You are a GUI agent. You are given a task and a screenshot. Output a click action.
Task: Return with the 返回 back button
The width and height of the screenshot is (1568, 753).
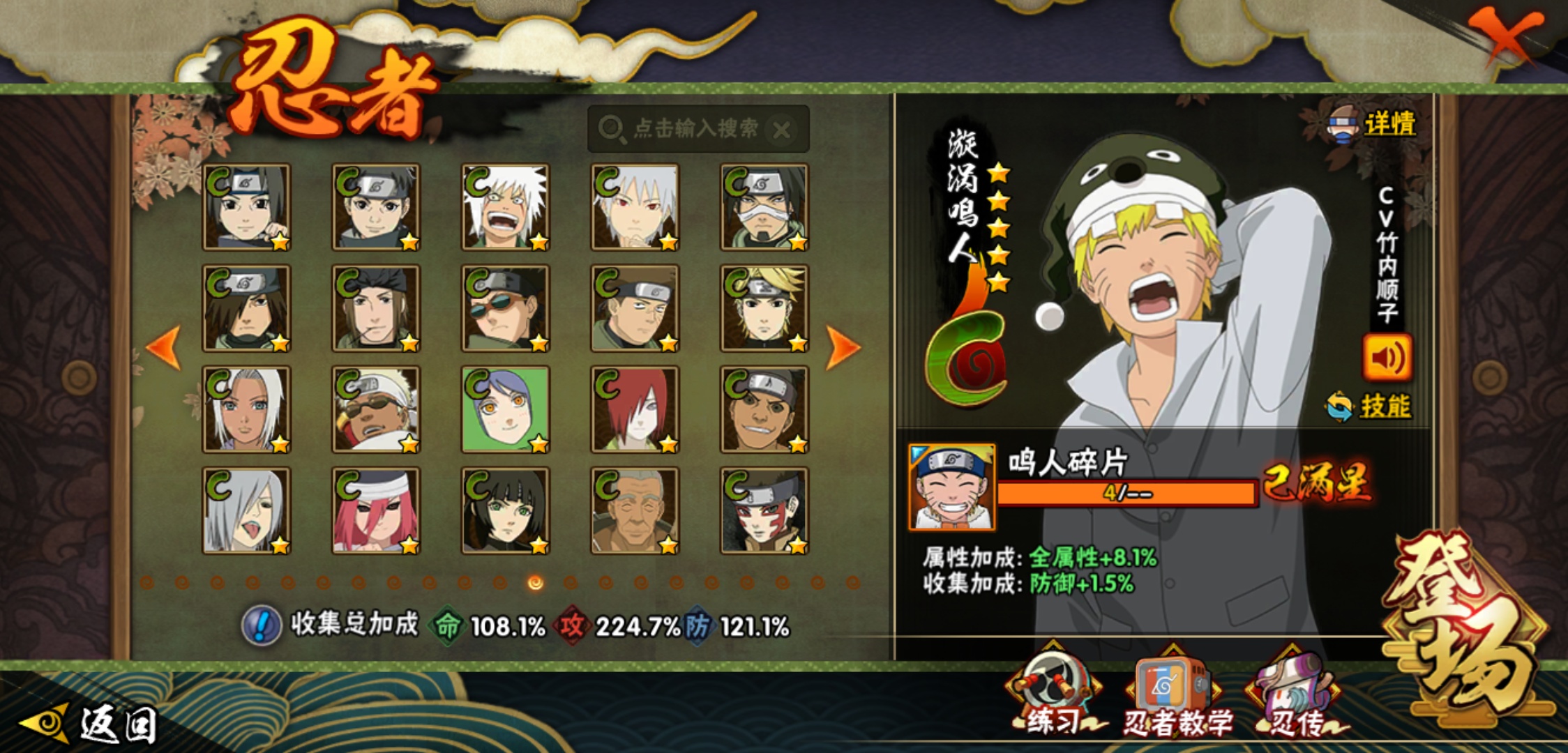91,724
